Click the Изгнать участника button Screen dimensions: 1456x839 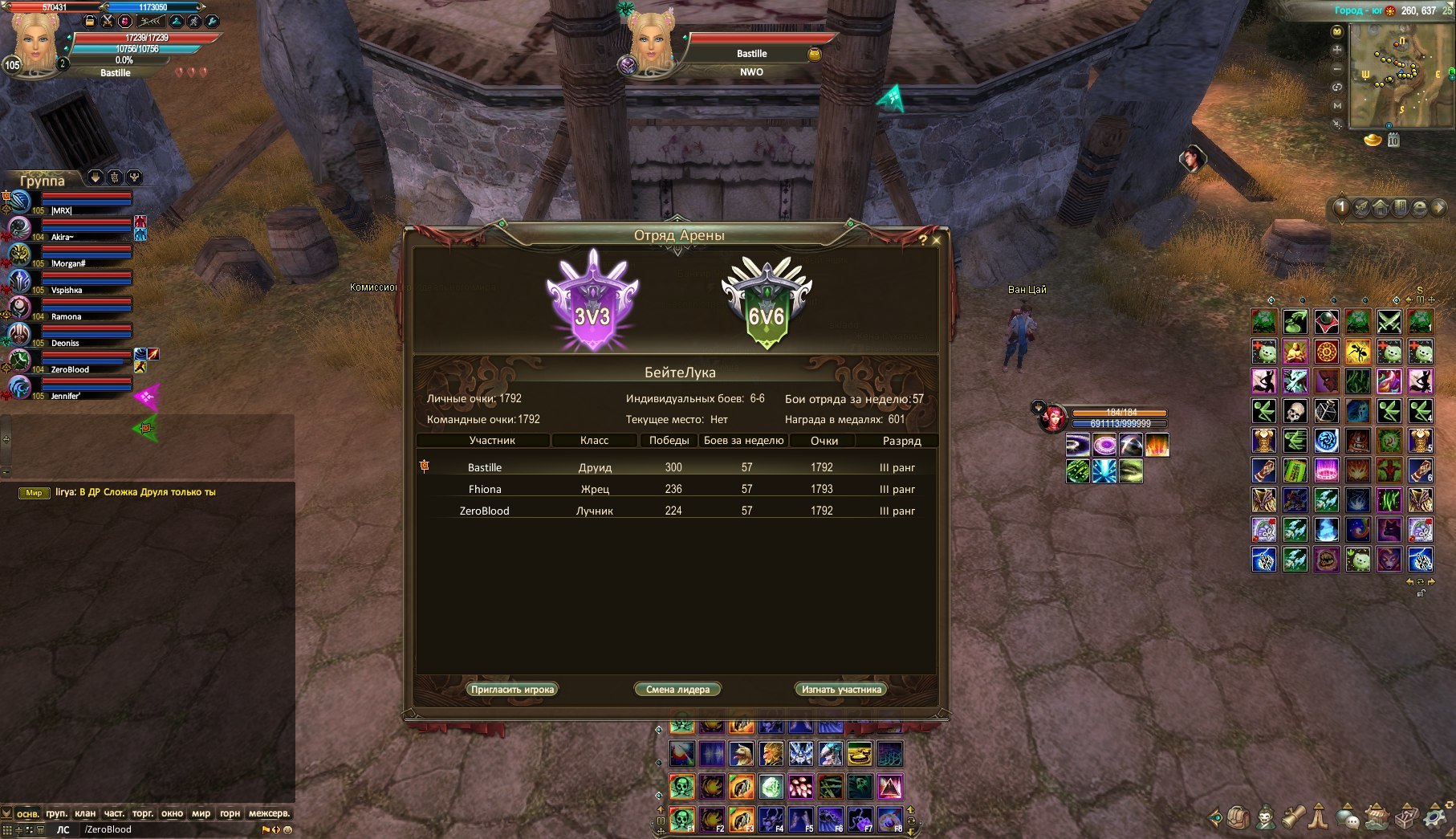coord(841,690)
